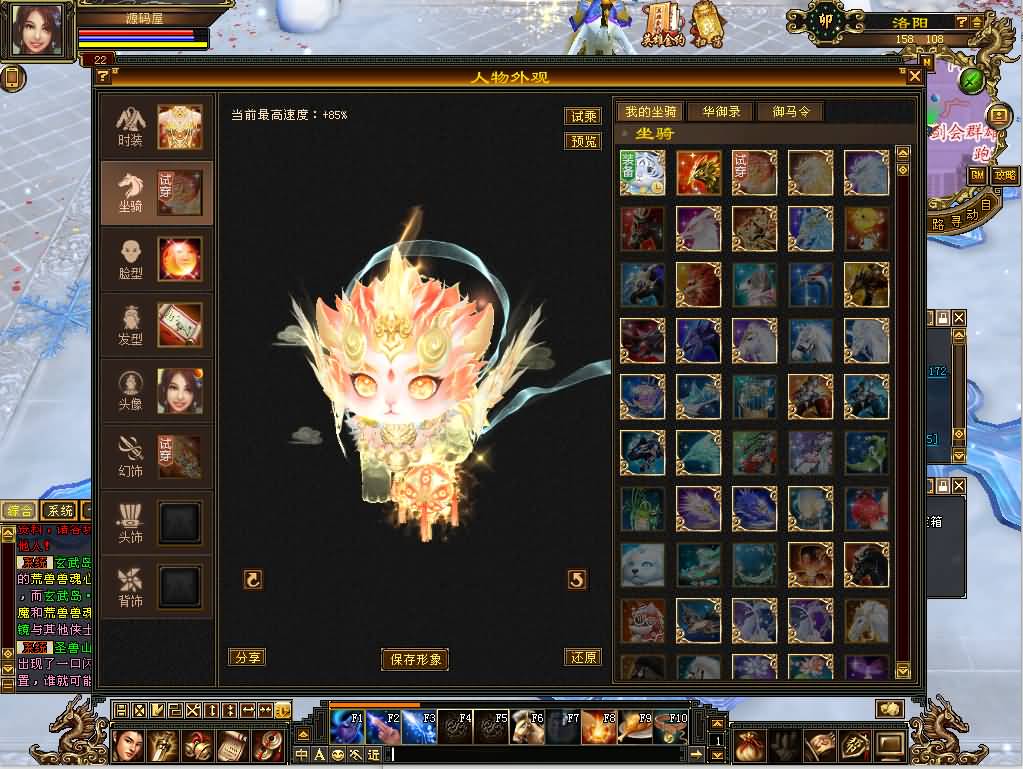
Task: Click the 分享 share button
Action: [246, 657]
